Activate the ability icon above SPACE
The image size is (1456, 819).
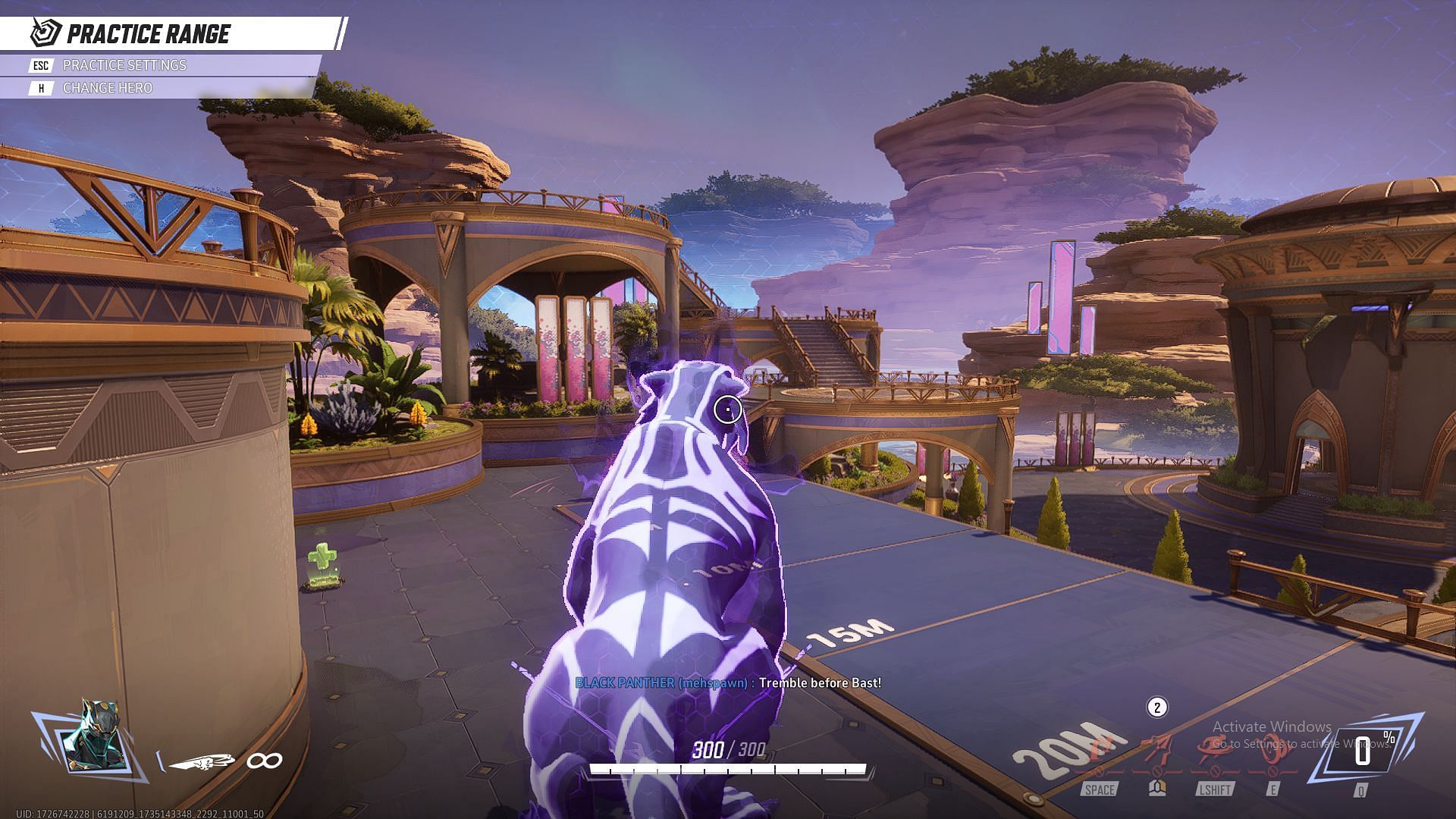tap(1100, 751)
